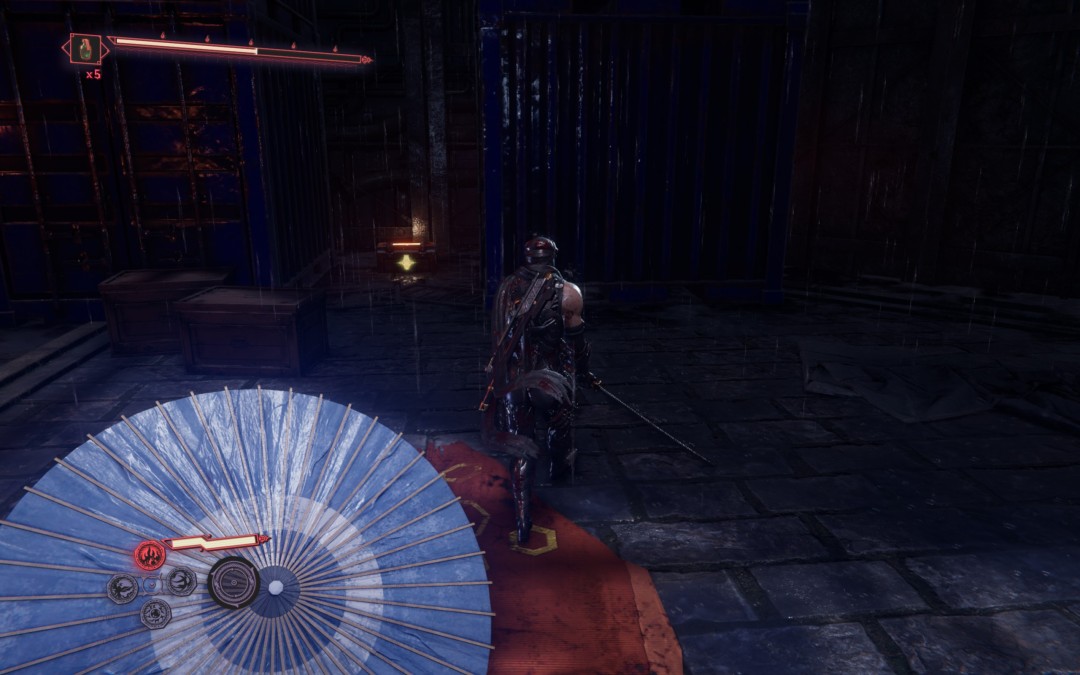Pick the ornate floral octagon ability
The width and height of the screenshot is (1080, 675).
pyautogui.click(x=155, y=613)
